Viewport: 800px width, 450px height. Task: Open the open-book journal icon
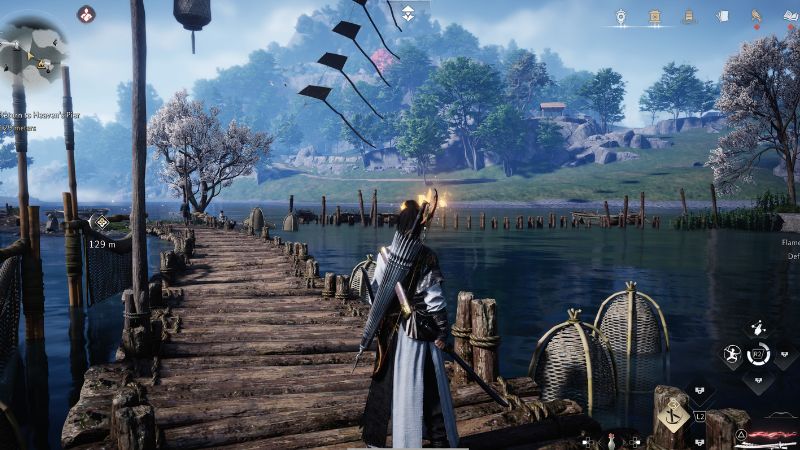[789, 16]
